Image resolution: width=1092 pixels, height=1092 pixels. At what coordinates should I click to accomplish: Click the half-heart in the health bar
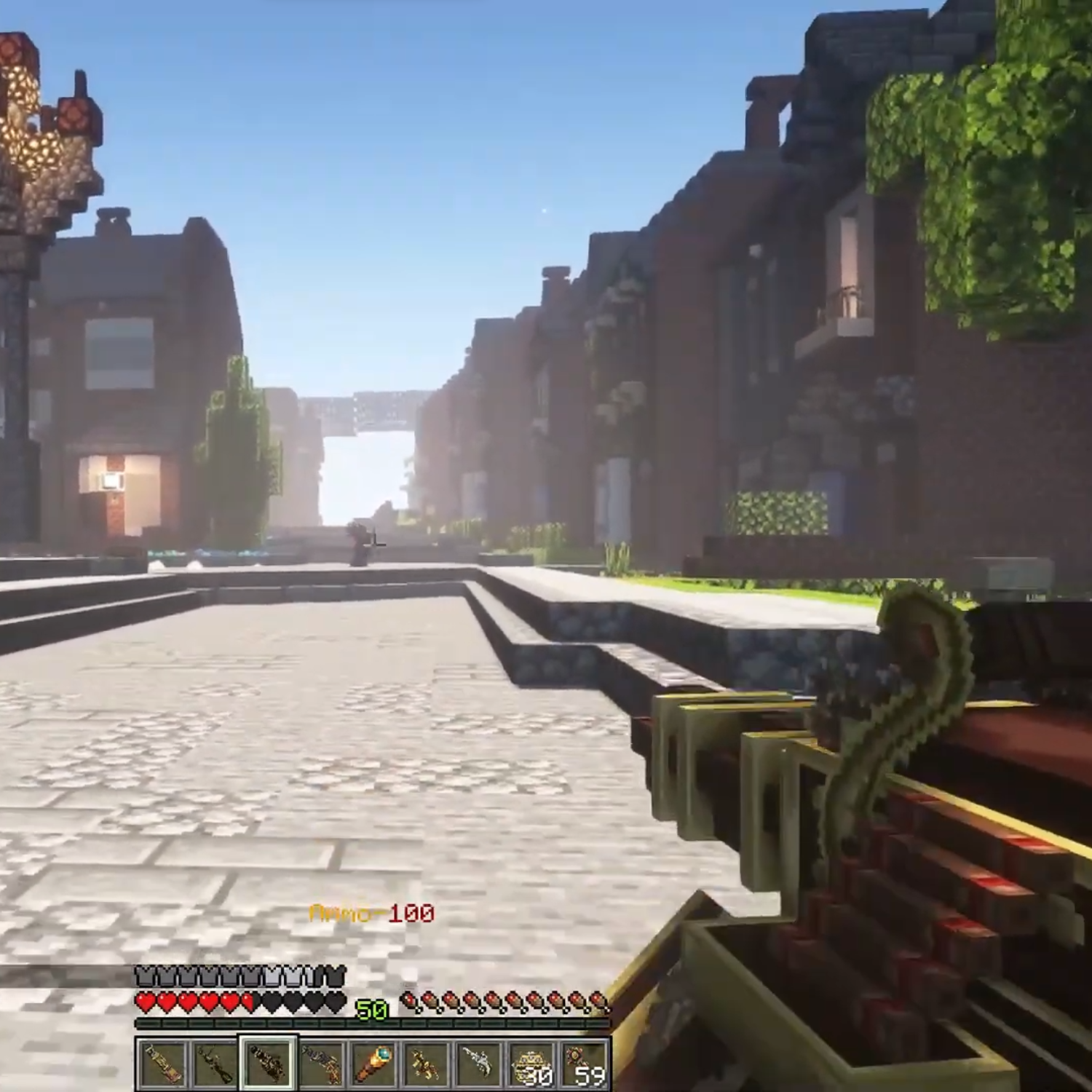coord(251,1002)
